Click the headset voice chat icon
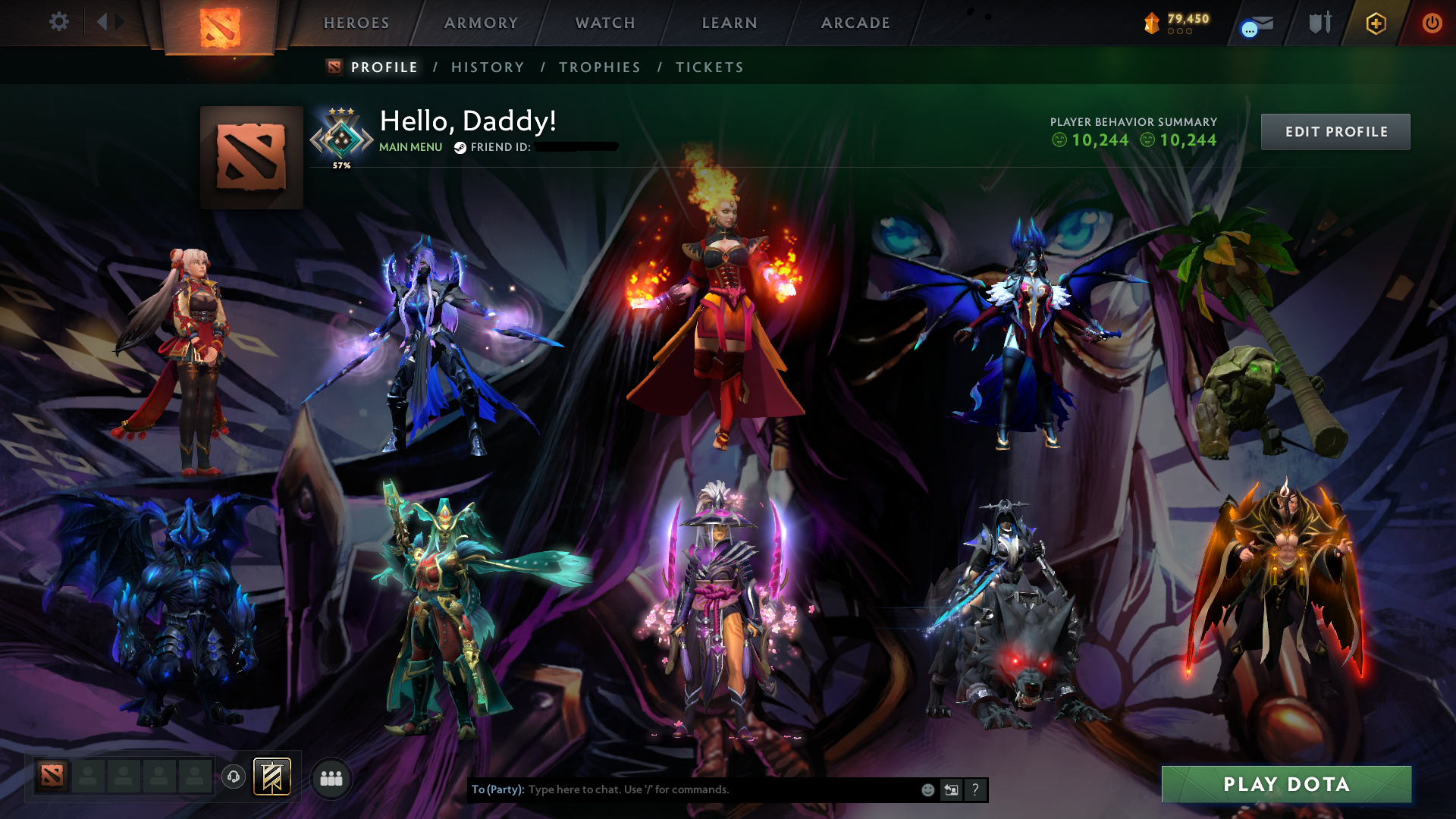Viewport: 1456px width, 819px height. click(x=234, y=777)
